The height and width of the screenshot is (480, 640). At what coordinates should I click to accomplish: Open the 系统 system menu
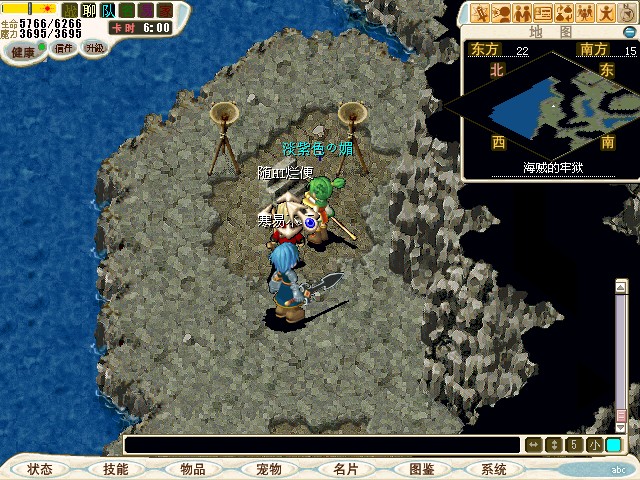(x=494, y=469)
